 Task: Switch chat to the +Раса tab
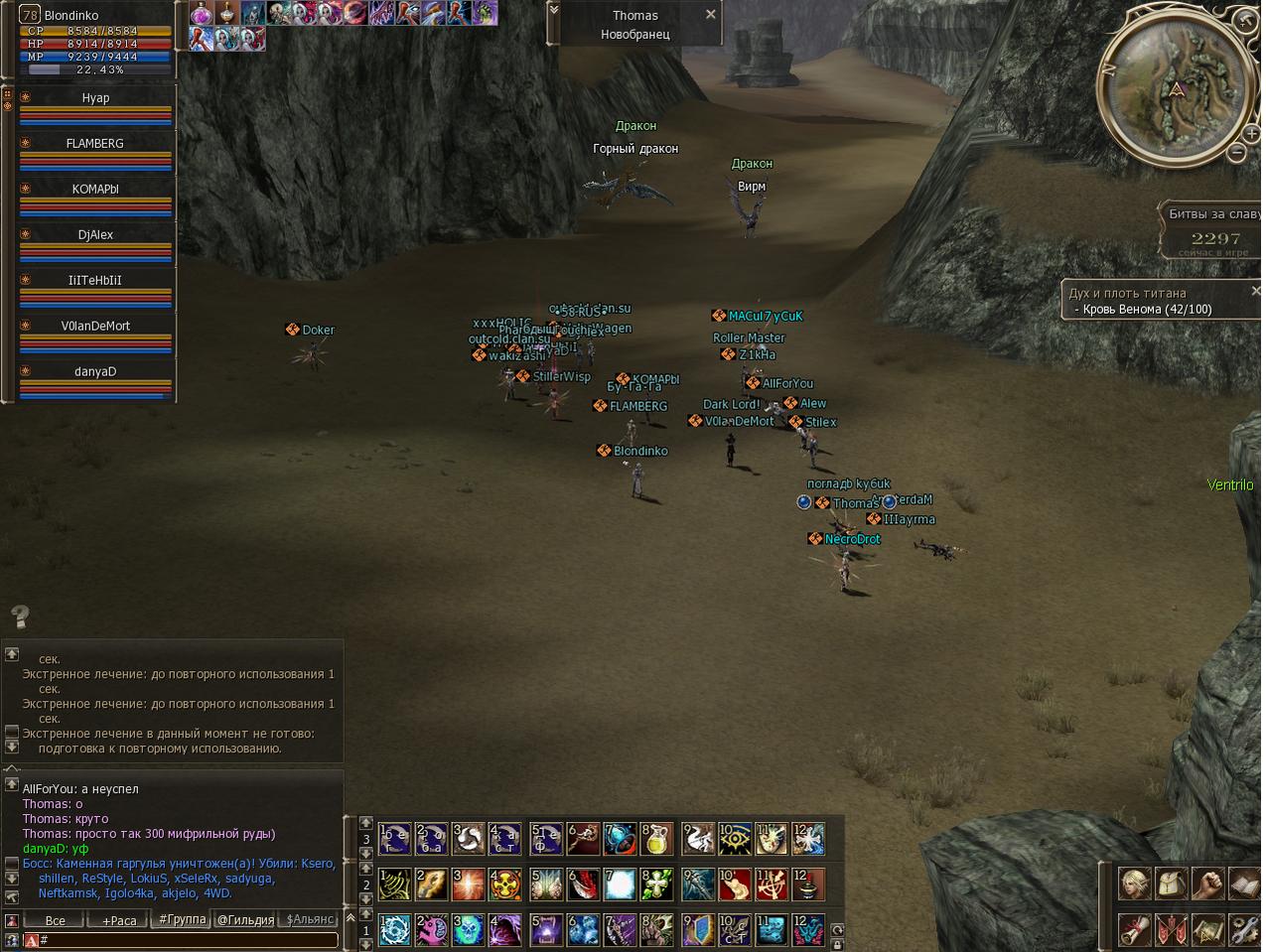(119, 920)
